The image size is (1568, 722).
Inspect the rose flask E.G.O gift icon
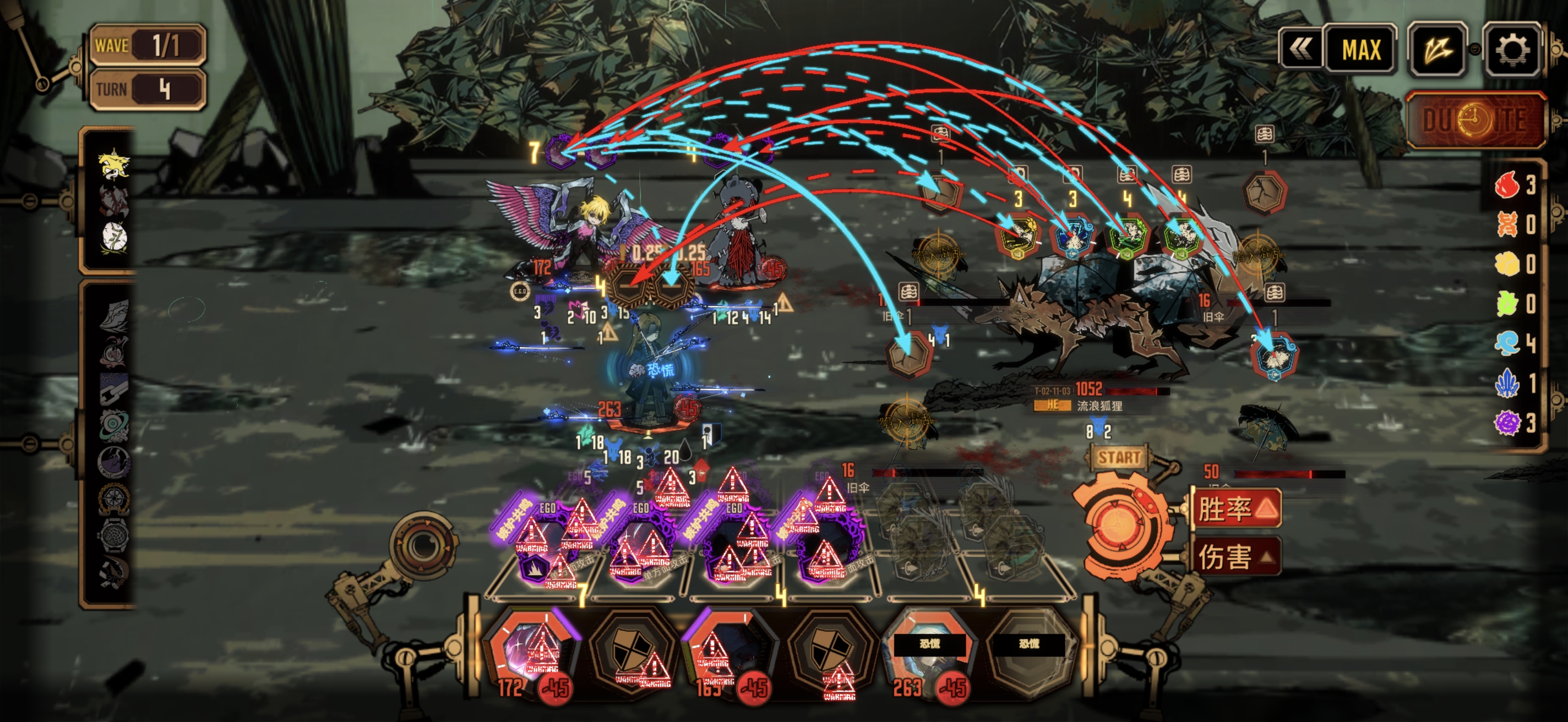pyautogui.click(x=114, y=352)
